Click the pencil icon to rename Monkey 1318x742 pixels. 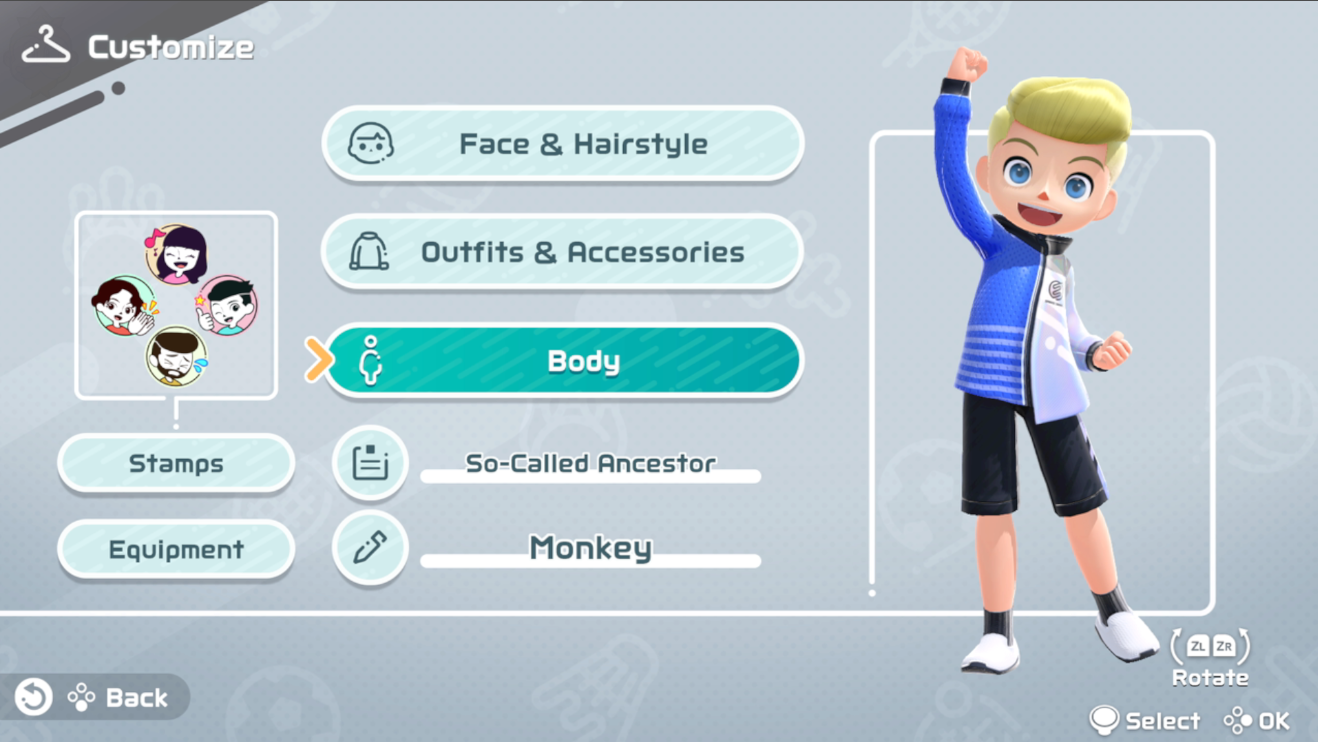point(369,549)
